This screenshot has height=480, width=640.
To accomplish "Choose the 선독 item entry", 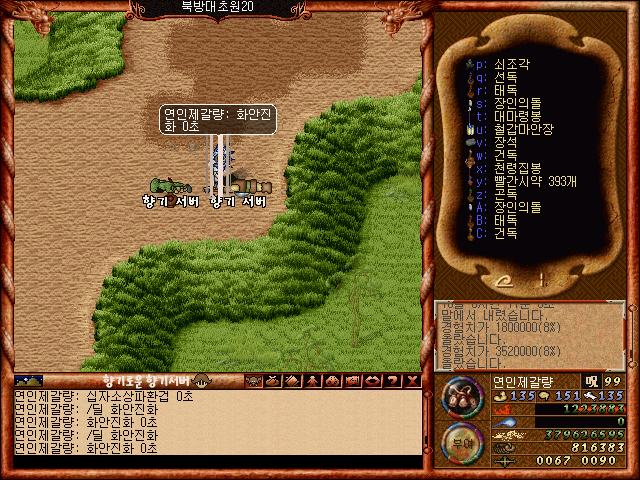I will (x=505, y=76).
